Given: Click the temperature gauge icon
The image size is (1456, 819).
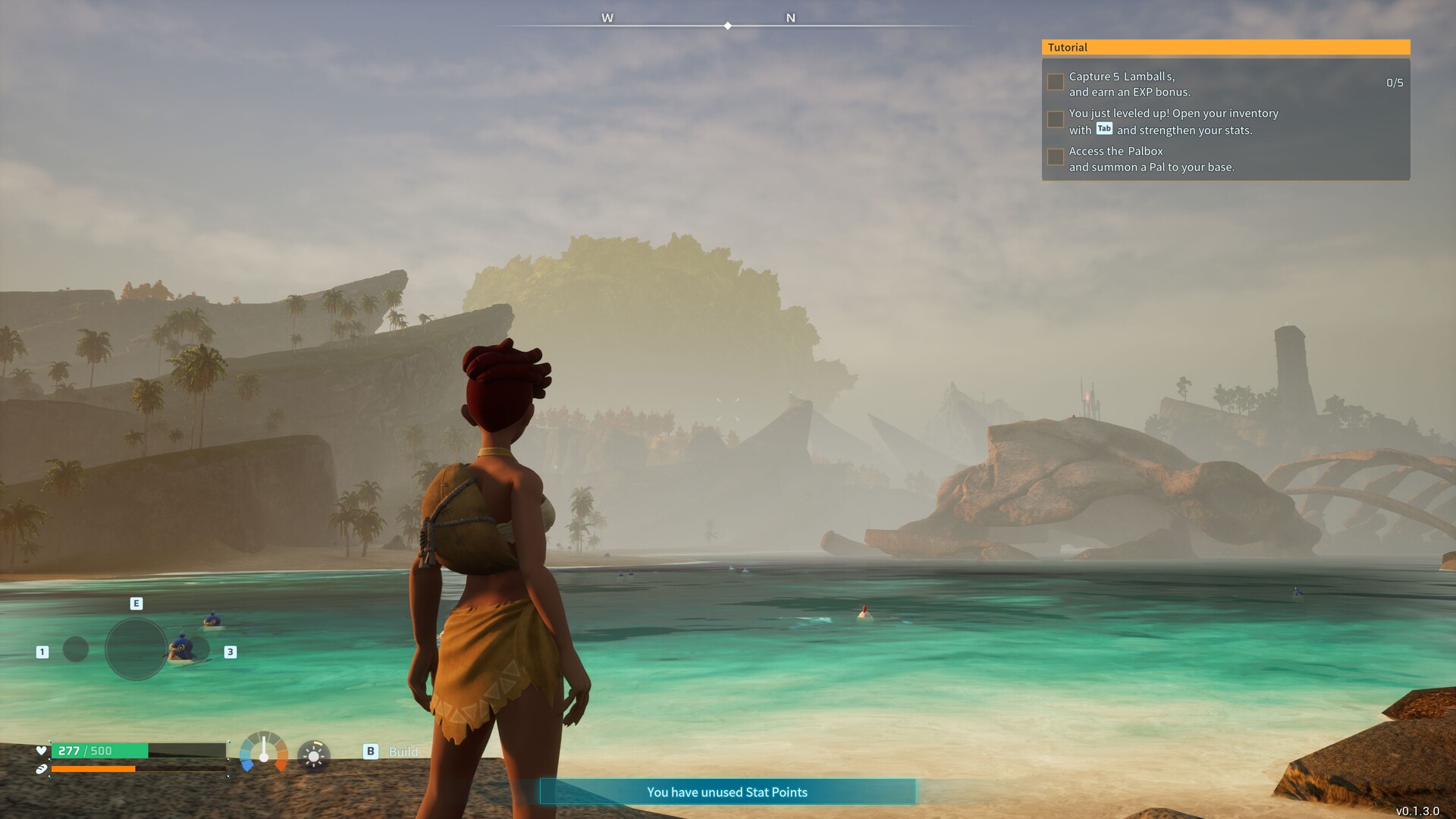Looking at the screenshot, I should (x=264, y=752).
